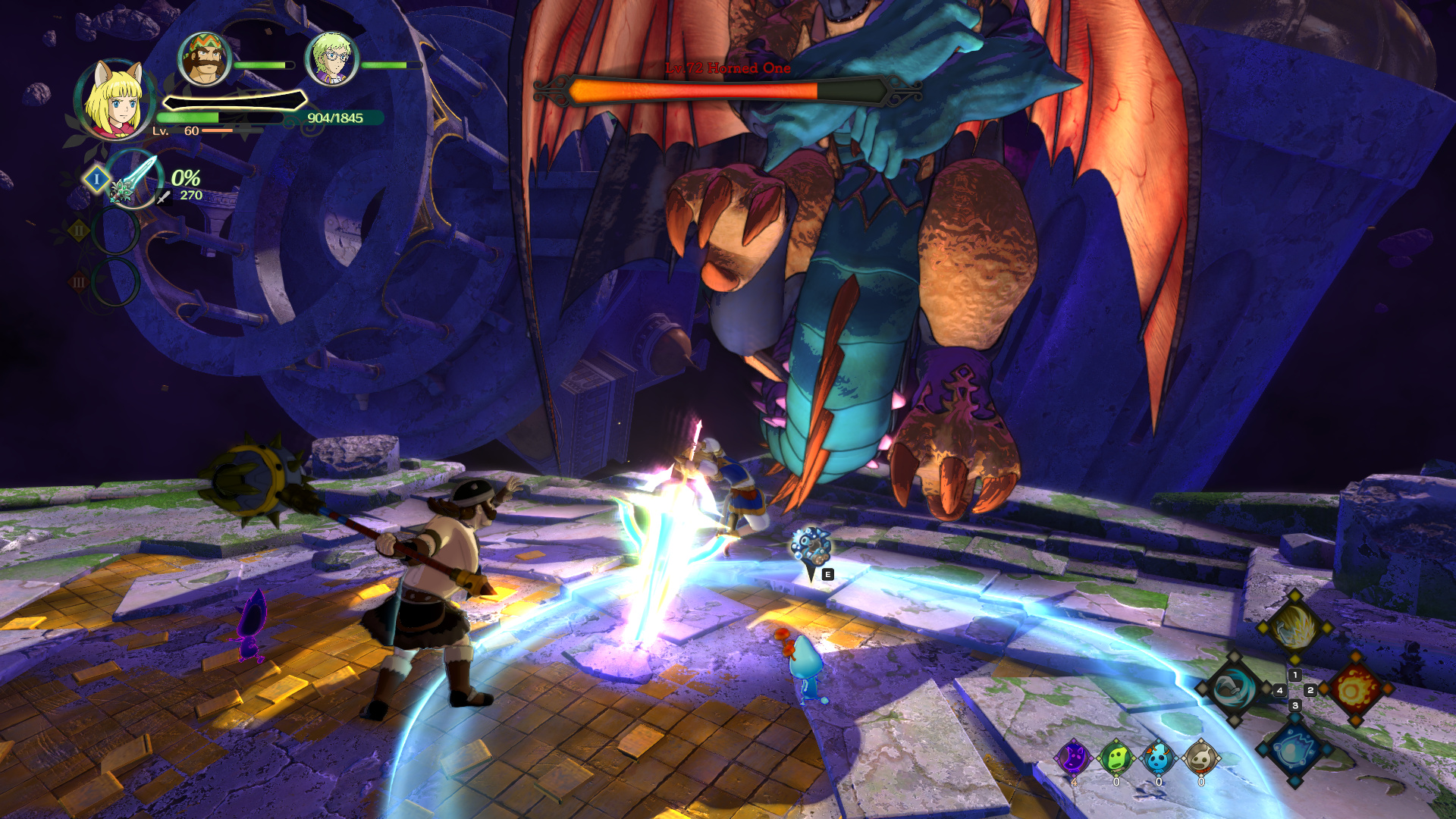Select the empty weapon slot III
Viewport: 1456px width, 819px height.
tap(115, 281)
